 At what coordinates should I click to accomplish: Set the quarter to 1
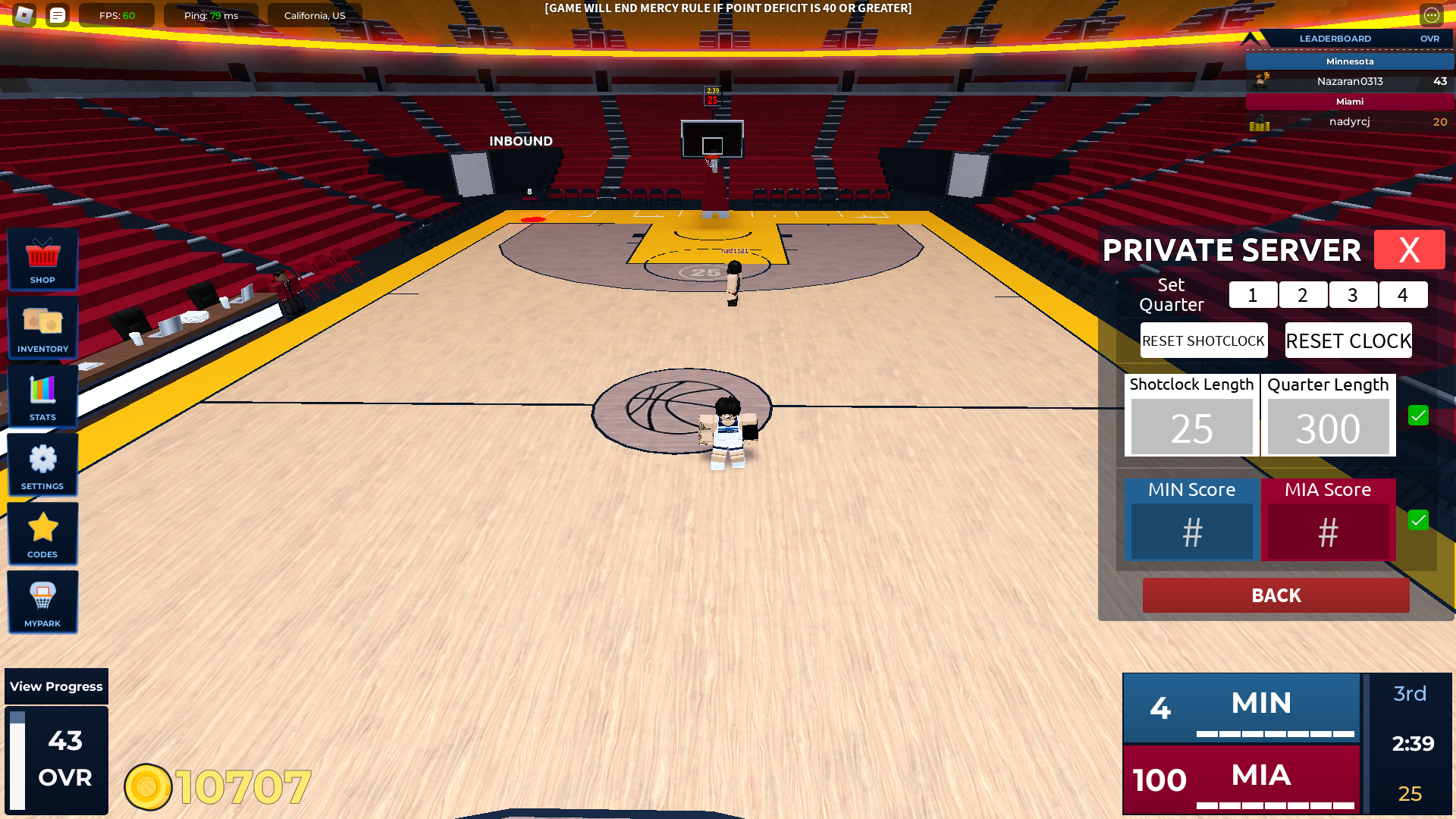[1253, 295]
